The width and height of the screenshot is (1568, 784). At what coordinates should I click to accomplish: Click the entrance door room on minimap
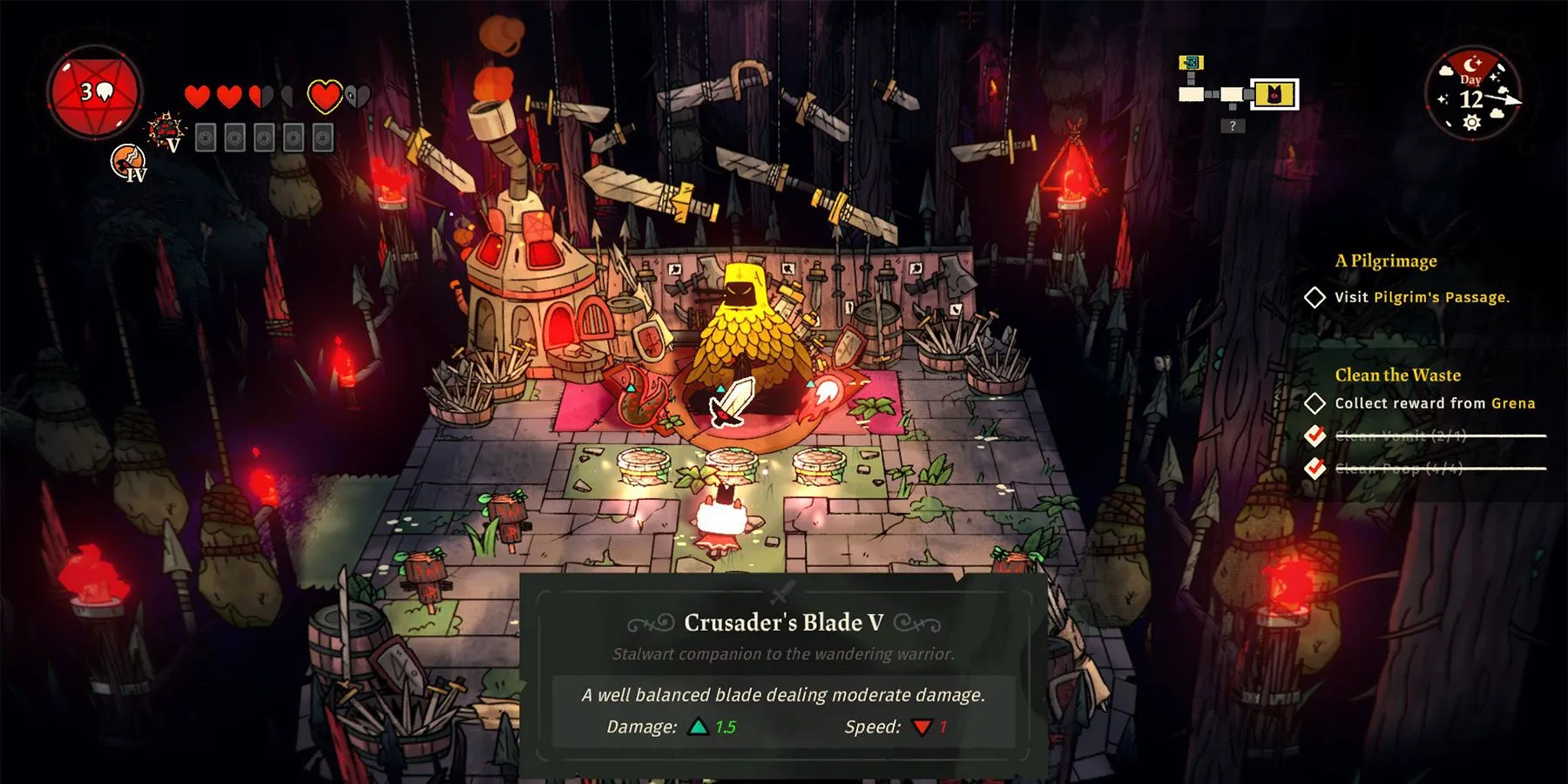1191,63
